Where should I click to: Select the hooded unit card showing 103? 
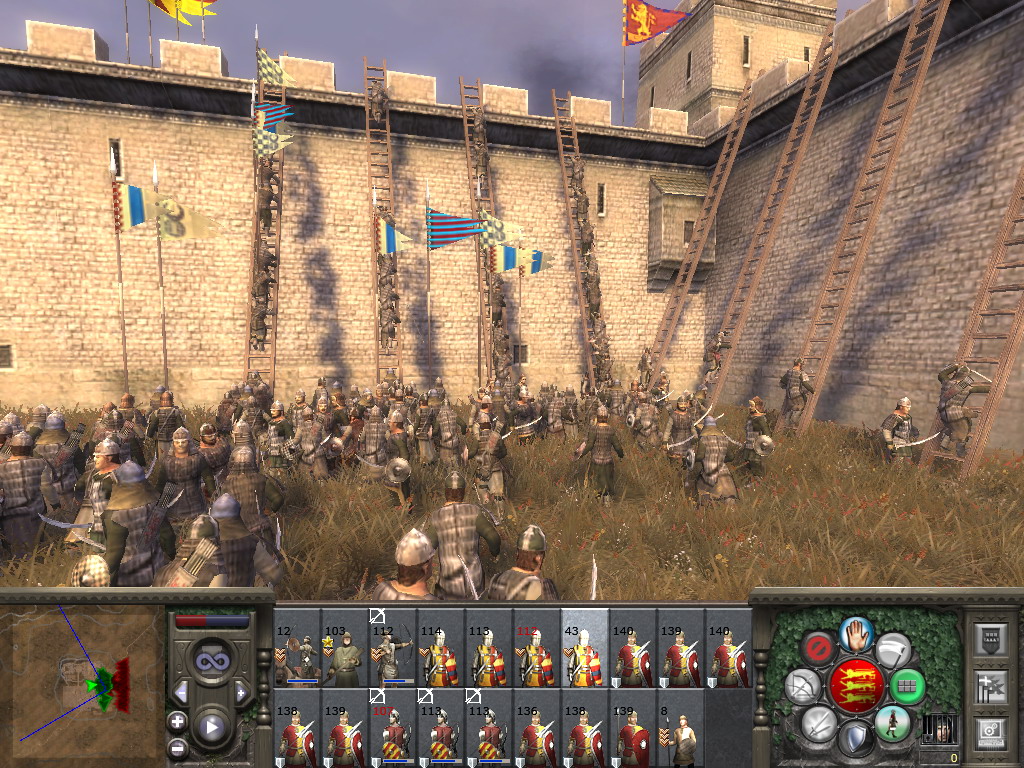tap(345, 648)
